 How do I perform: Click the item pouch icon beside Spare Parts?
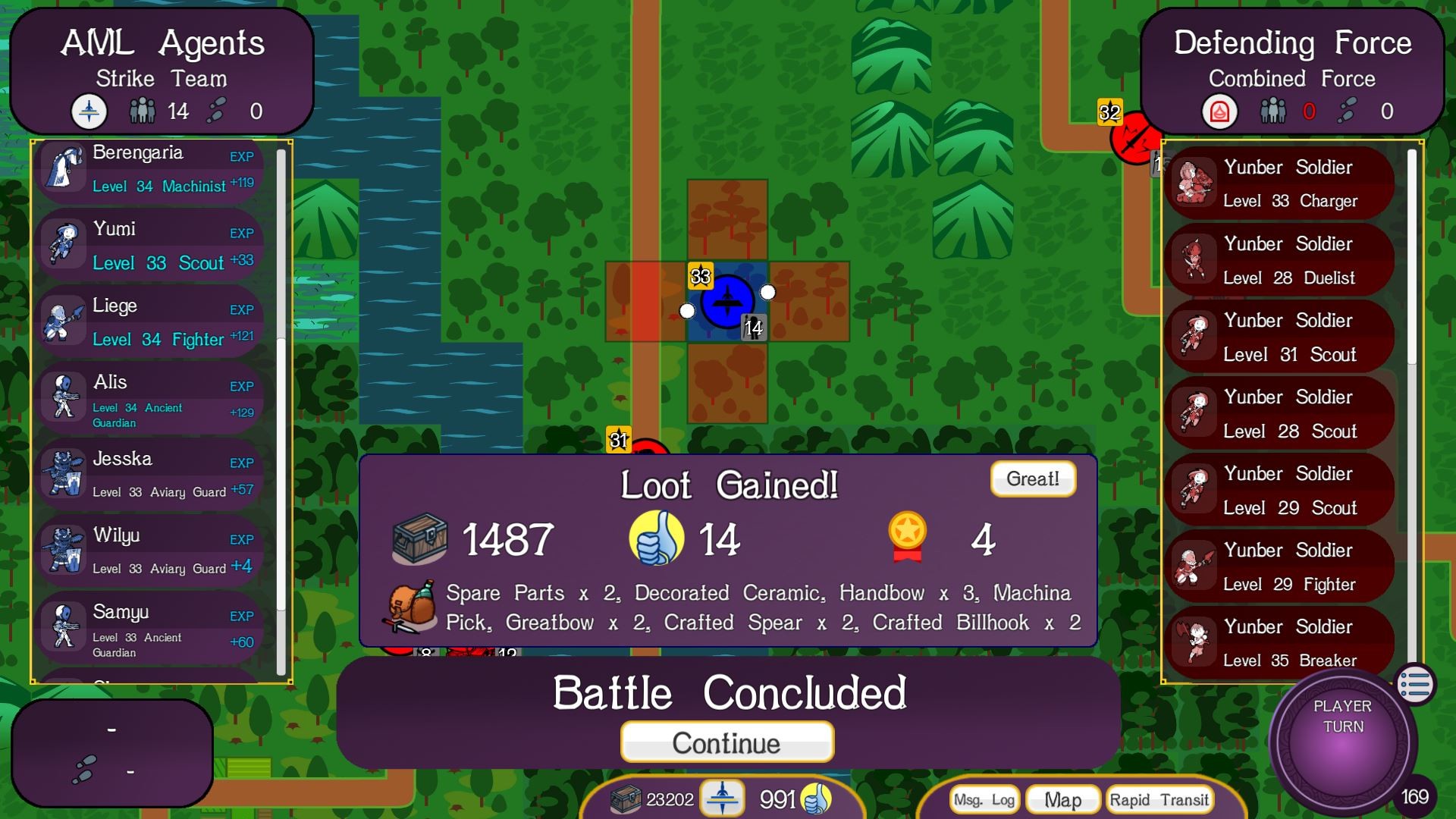pyautogui.click(x=410, y=607)
